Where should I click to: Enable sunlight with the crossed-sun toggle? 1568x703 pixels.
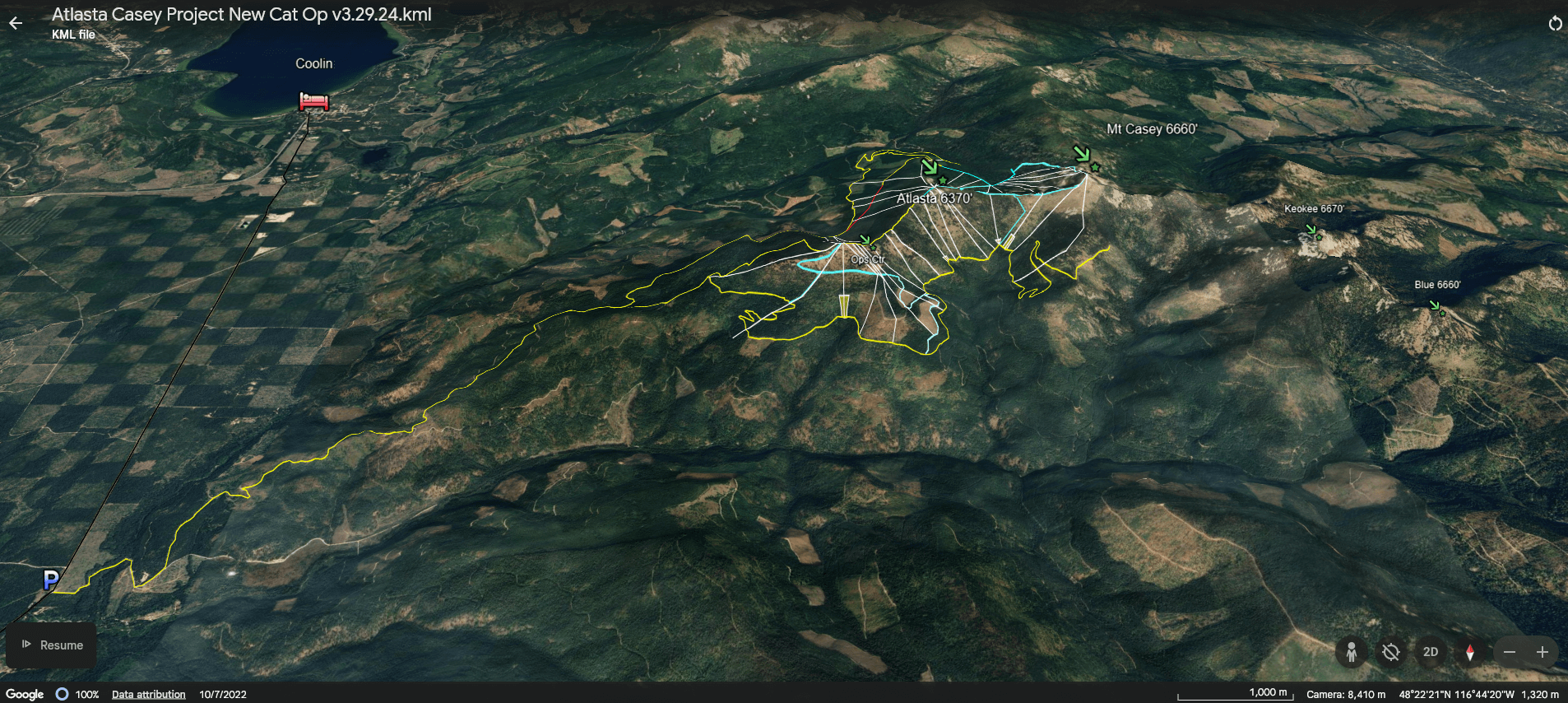[x=1391, y=652]
